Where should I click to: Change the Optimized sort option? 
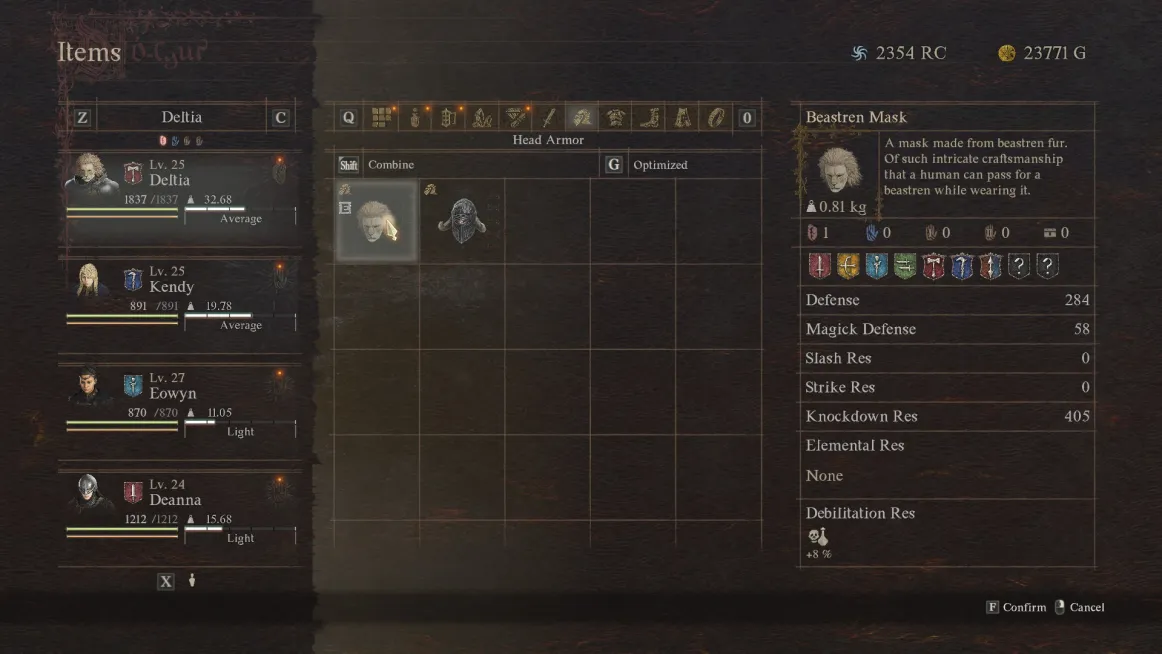(660, 165)
